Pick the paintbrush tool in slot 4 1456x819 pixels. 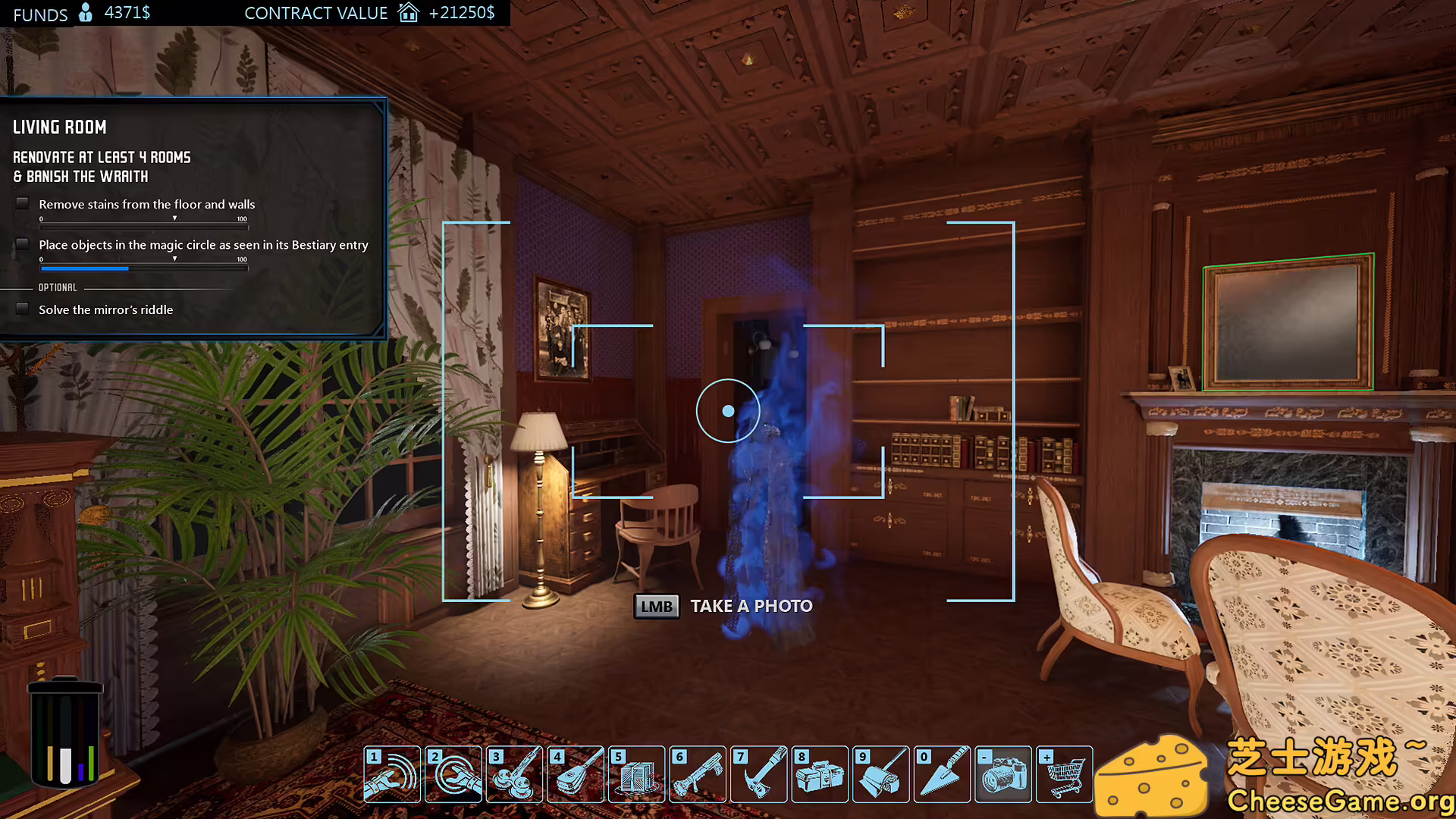[576, 774]
